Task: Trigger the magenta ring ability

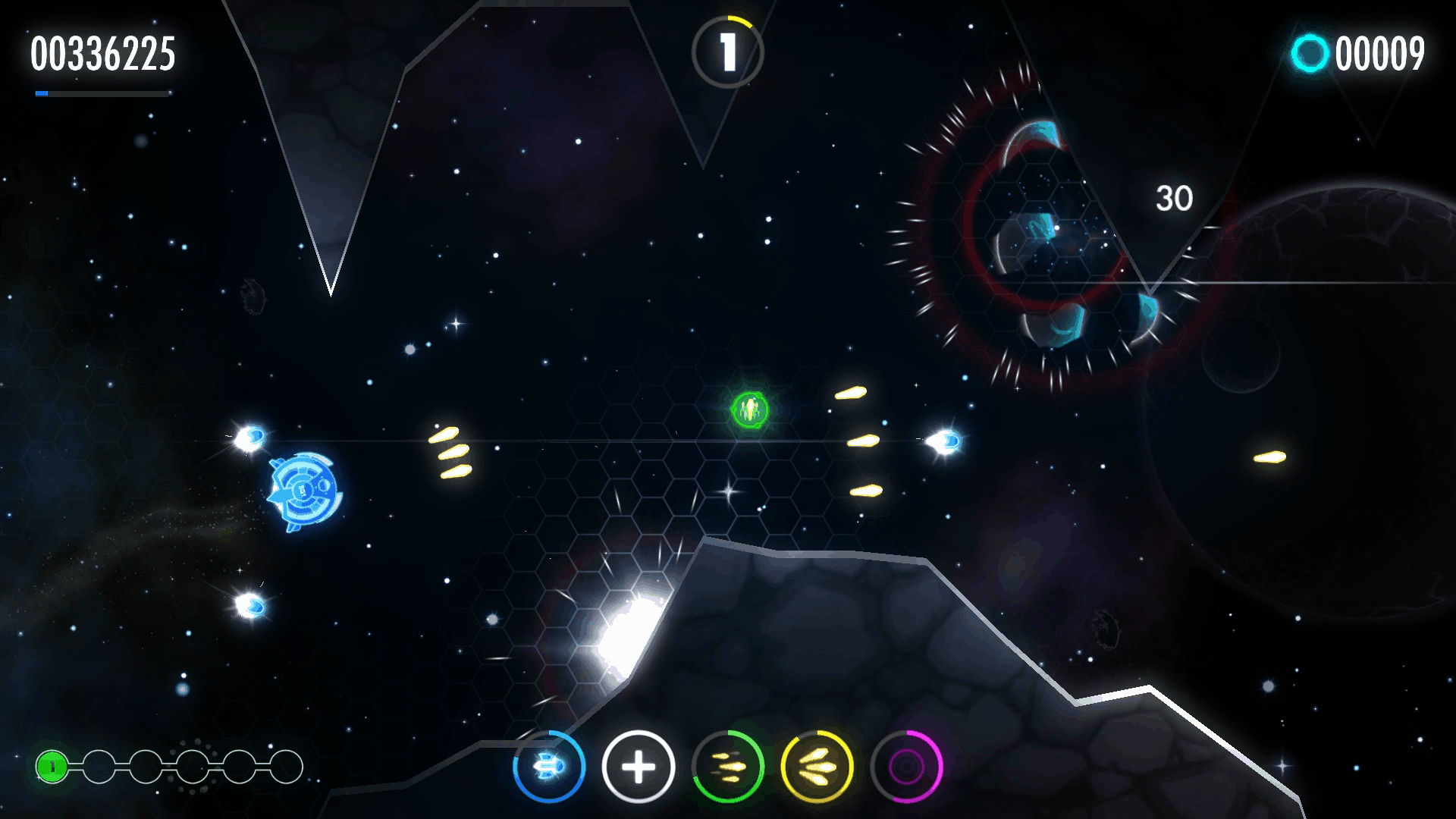Action: pyautogui.click(x=907, y=767)
